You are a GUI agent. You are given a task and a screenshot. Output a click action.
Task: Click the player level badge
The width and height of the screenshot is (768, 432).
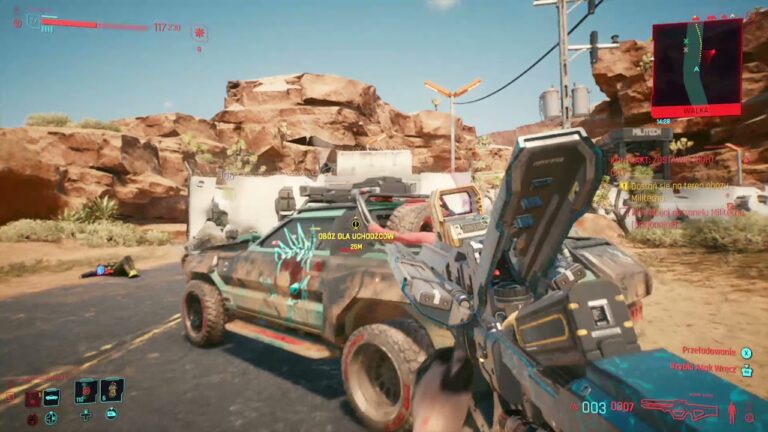point(32,20)
